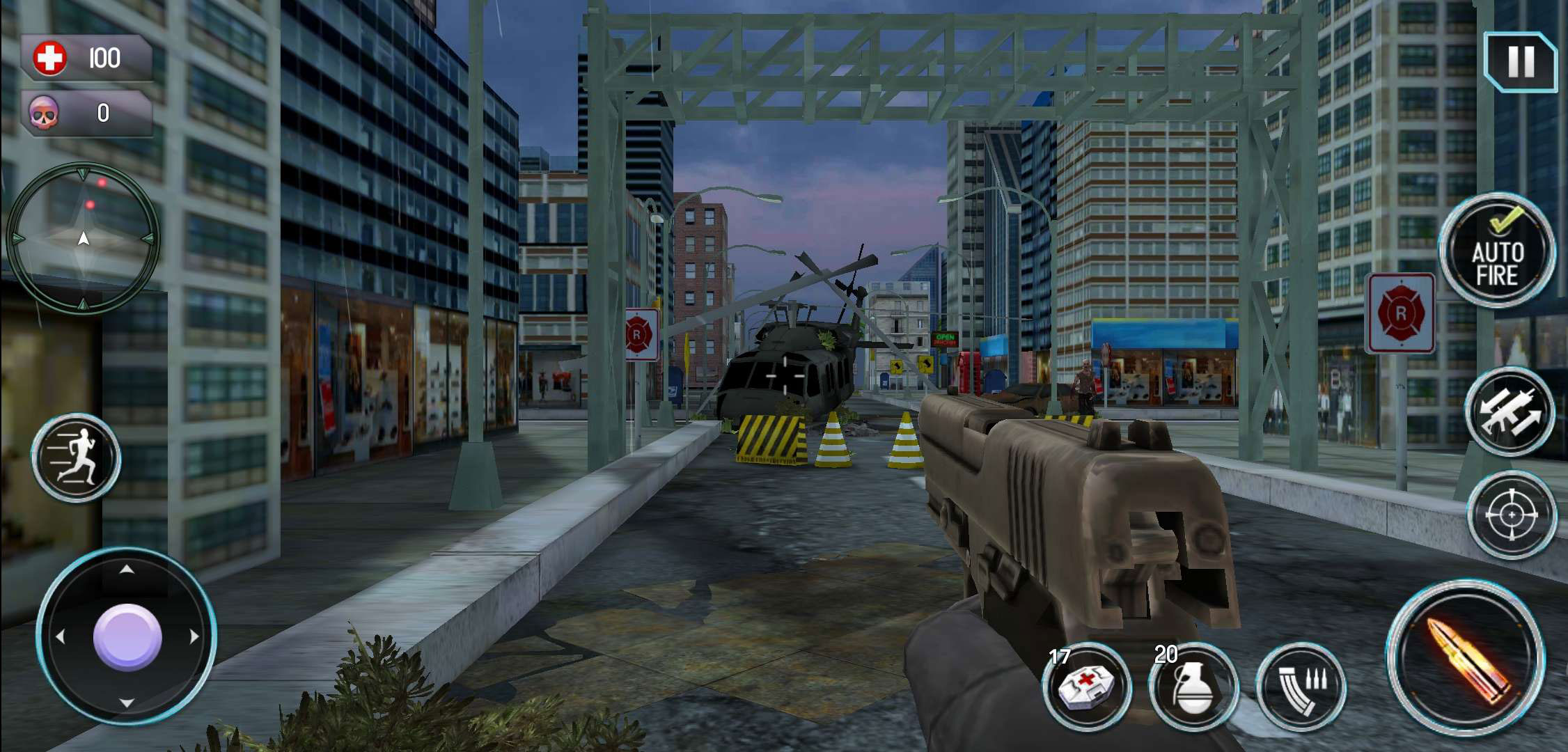The height and width of the screenshot is (752, 1568).
Task: Tap the movement joystick down arrow
Action: [x=127, y=703]
